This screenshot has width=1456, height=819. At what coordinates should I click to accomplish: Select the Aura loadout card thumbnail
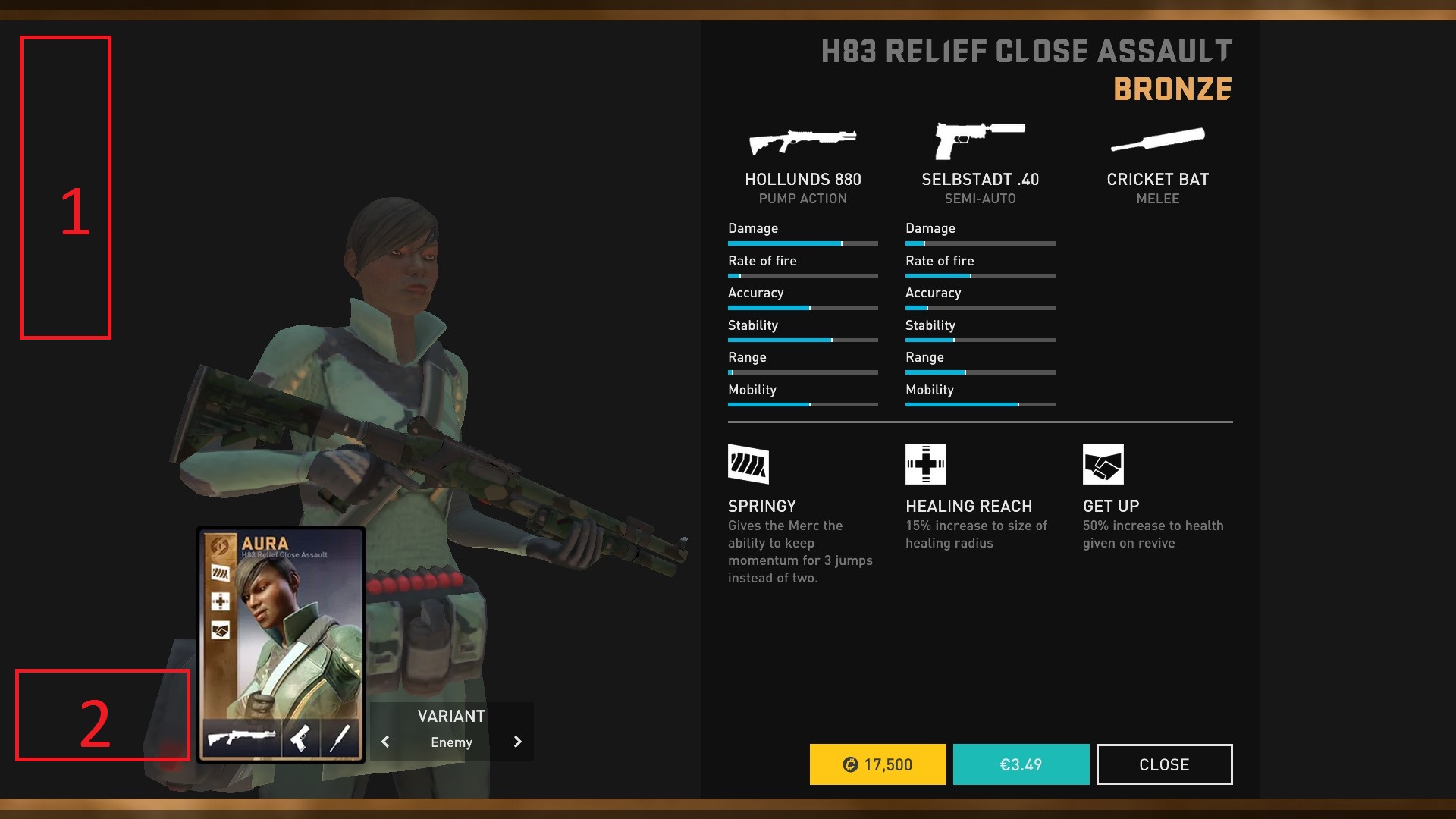tap(281, 645)
